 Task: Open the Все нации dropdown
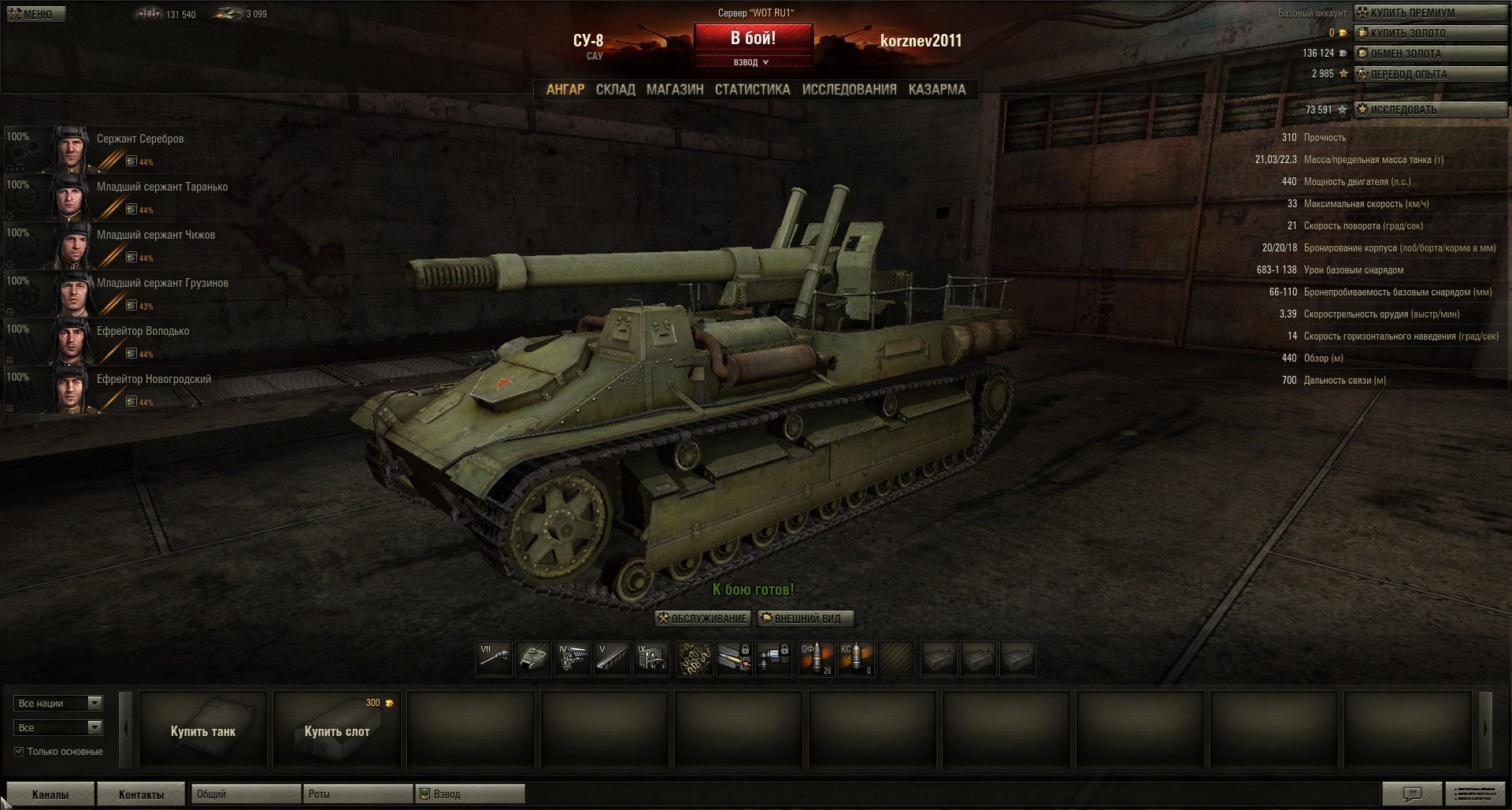coord(58,703)
